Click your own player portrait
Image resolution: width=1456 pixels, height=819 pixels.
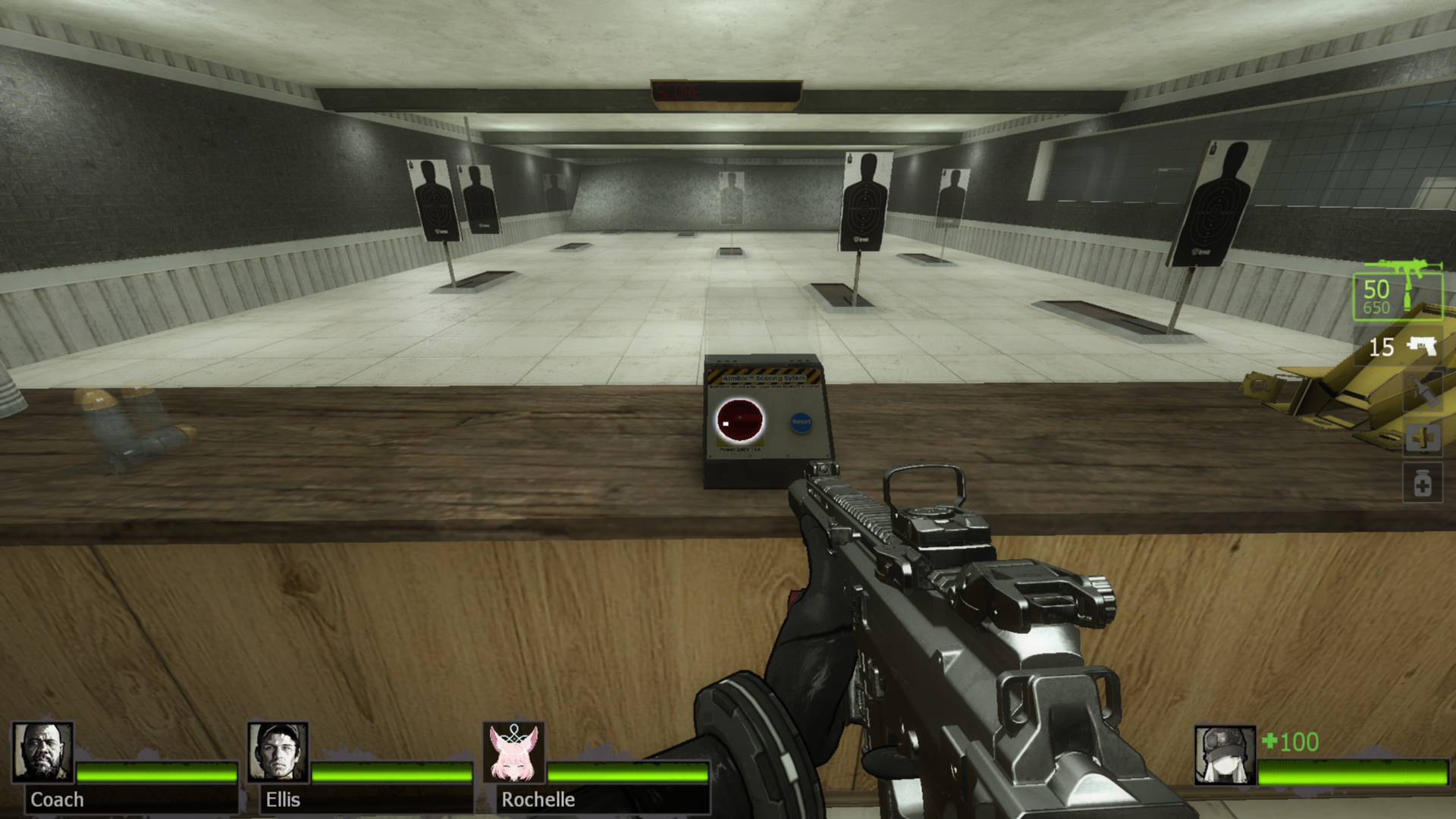pos(1225,755)
